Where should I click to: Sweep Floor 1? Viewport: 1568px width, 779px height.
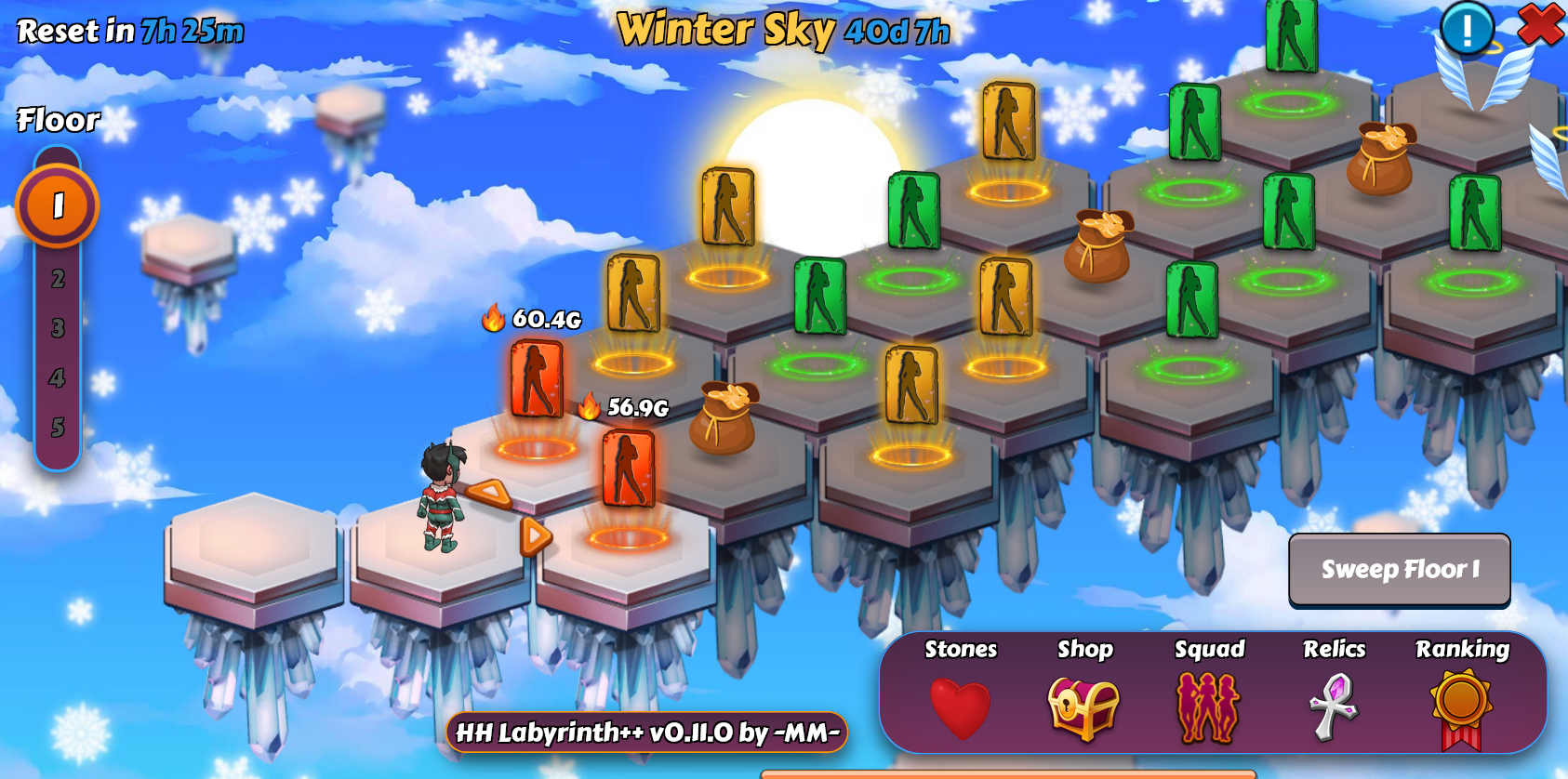tap(1399, 569)
